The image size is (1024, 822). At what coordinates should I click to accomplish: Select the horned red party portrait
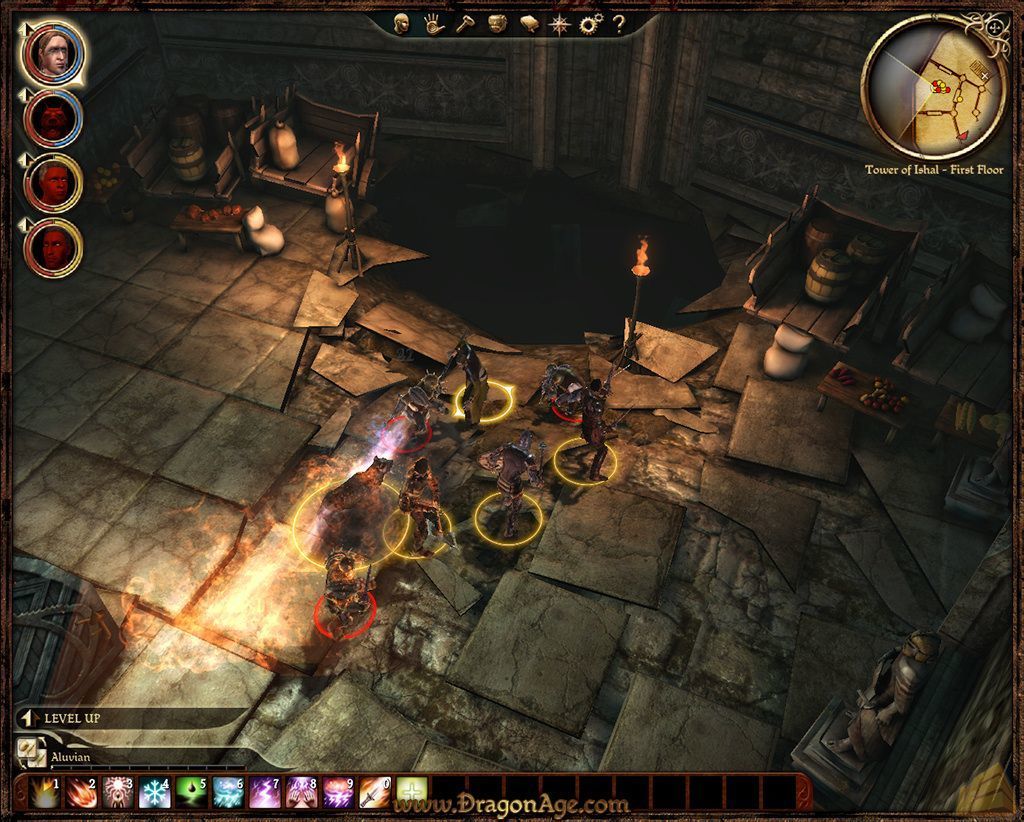[x=51, y=119]
